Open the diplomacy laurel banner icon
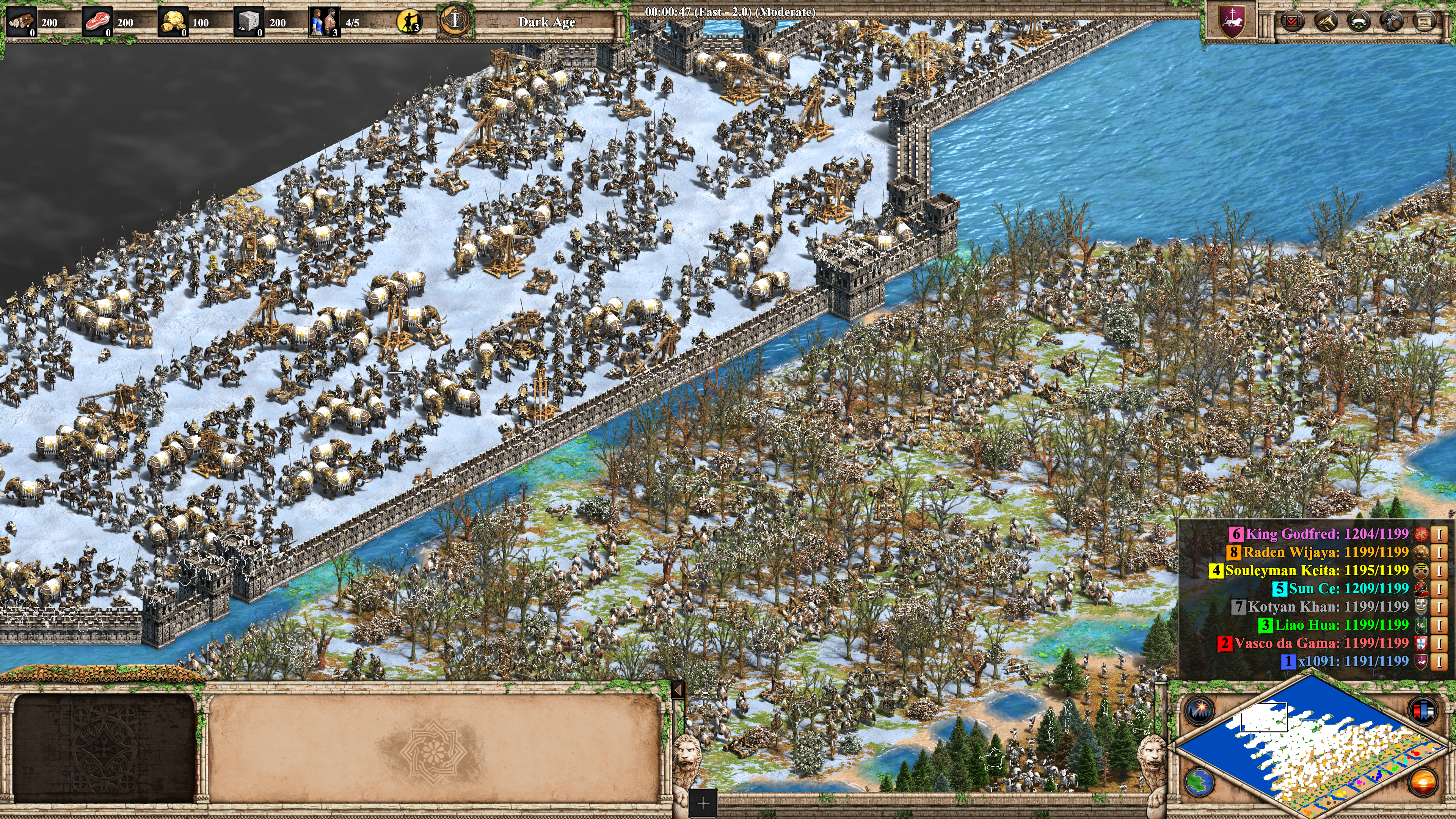This screenshot has width=1456, height=819. tap(1358, 22)
